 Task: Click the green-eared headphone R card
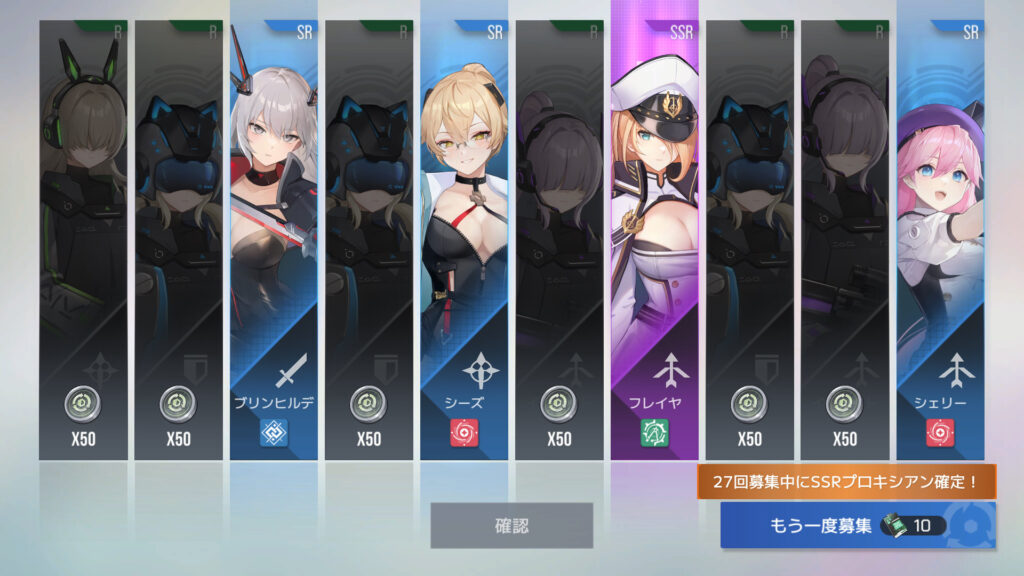click(83, 240)
